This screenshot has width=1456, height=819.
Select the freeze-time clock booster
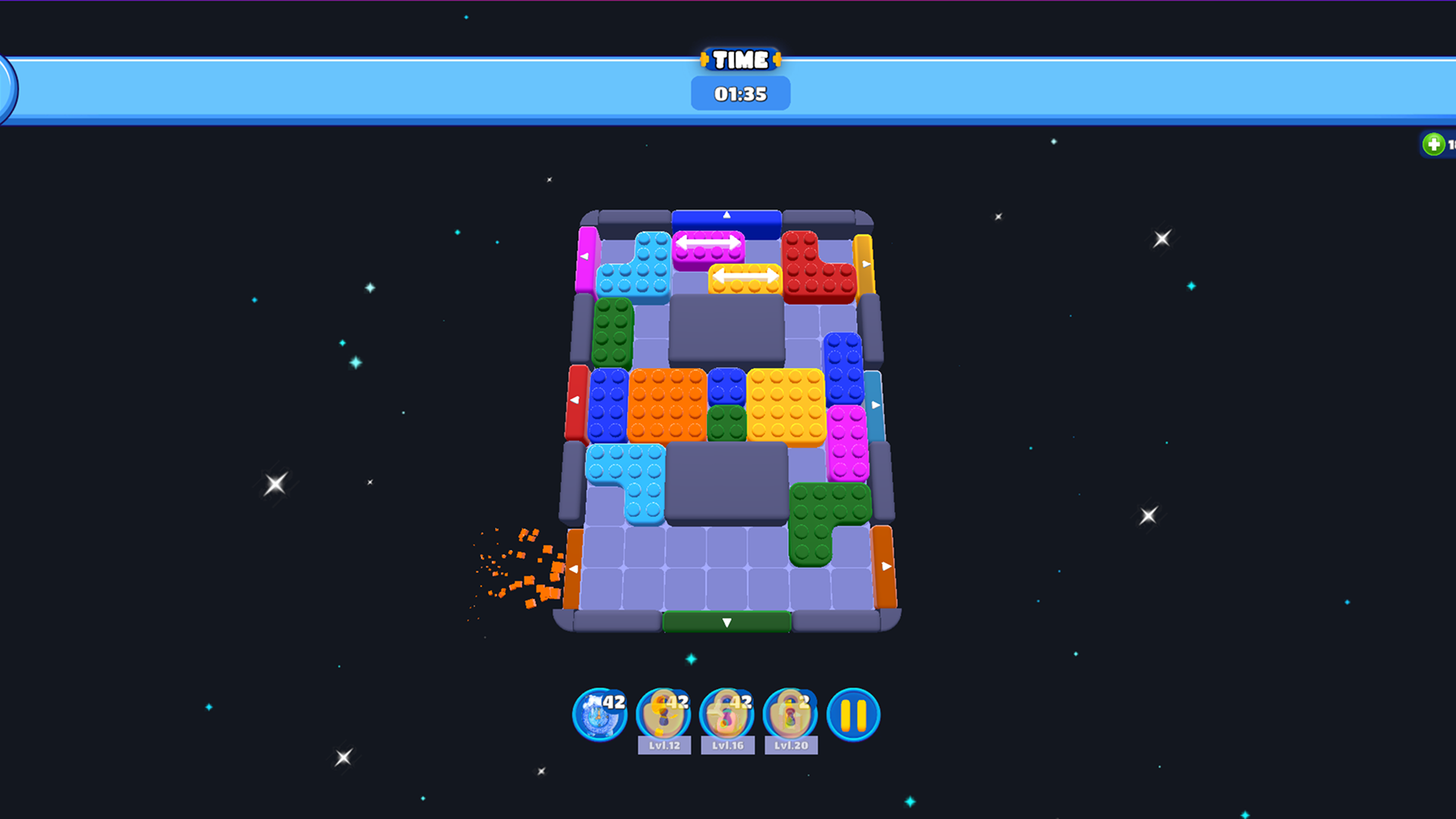(599, 713)
